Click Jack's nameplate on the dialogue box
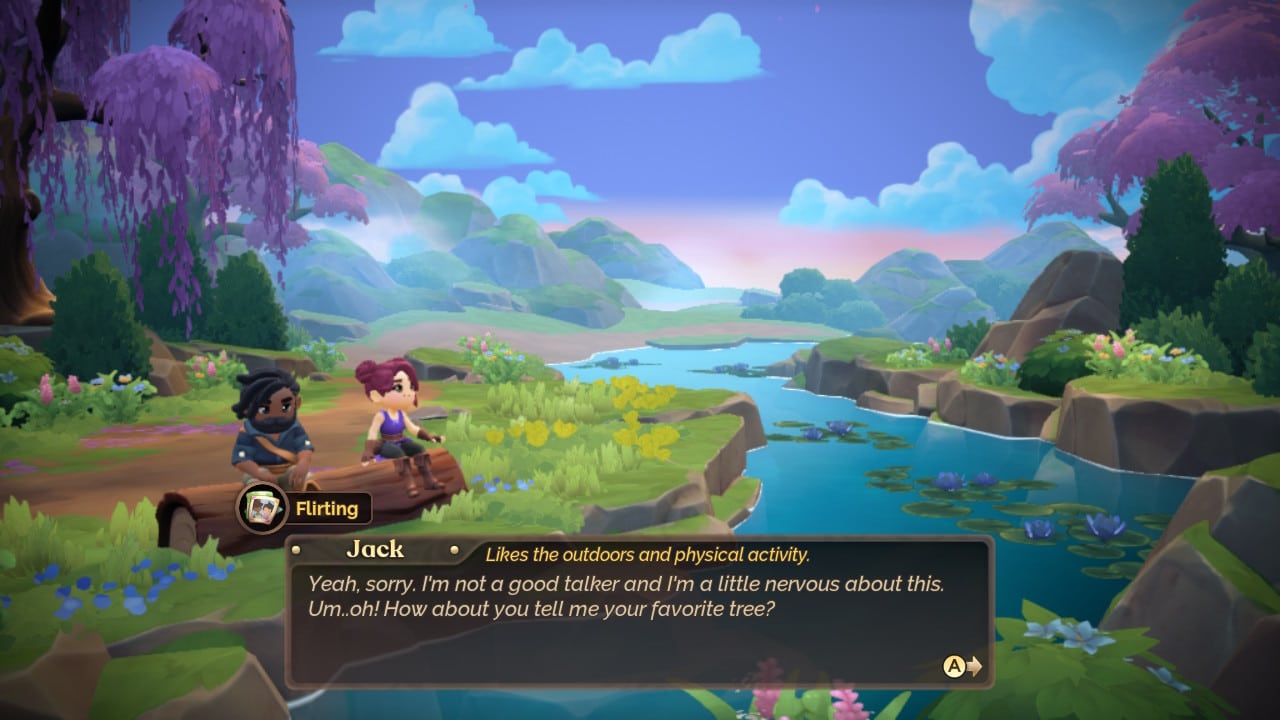1280x720 pixels. tap(375, 549)
